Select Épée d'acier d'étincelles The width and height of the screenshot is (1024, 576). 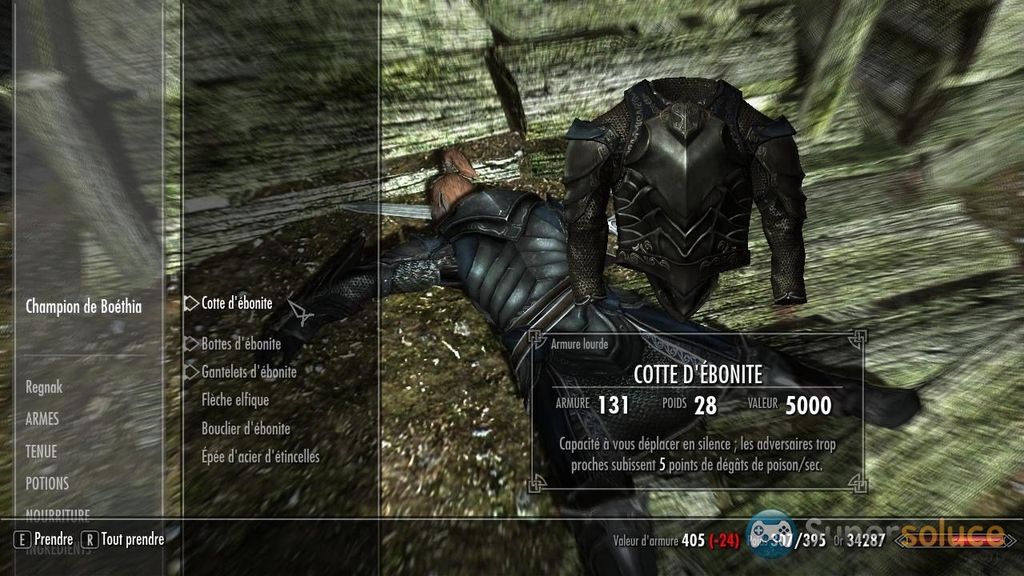pyautogui.click(x=260, y=456)
